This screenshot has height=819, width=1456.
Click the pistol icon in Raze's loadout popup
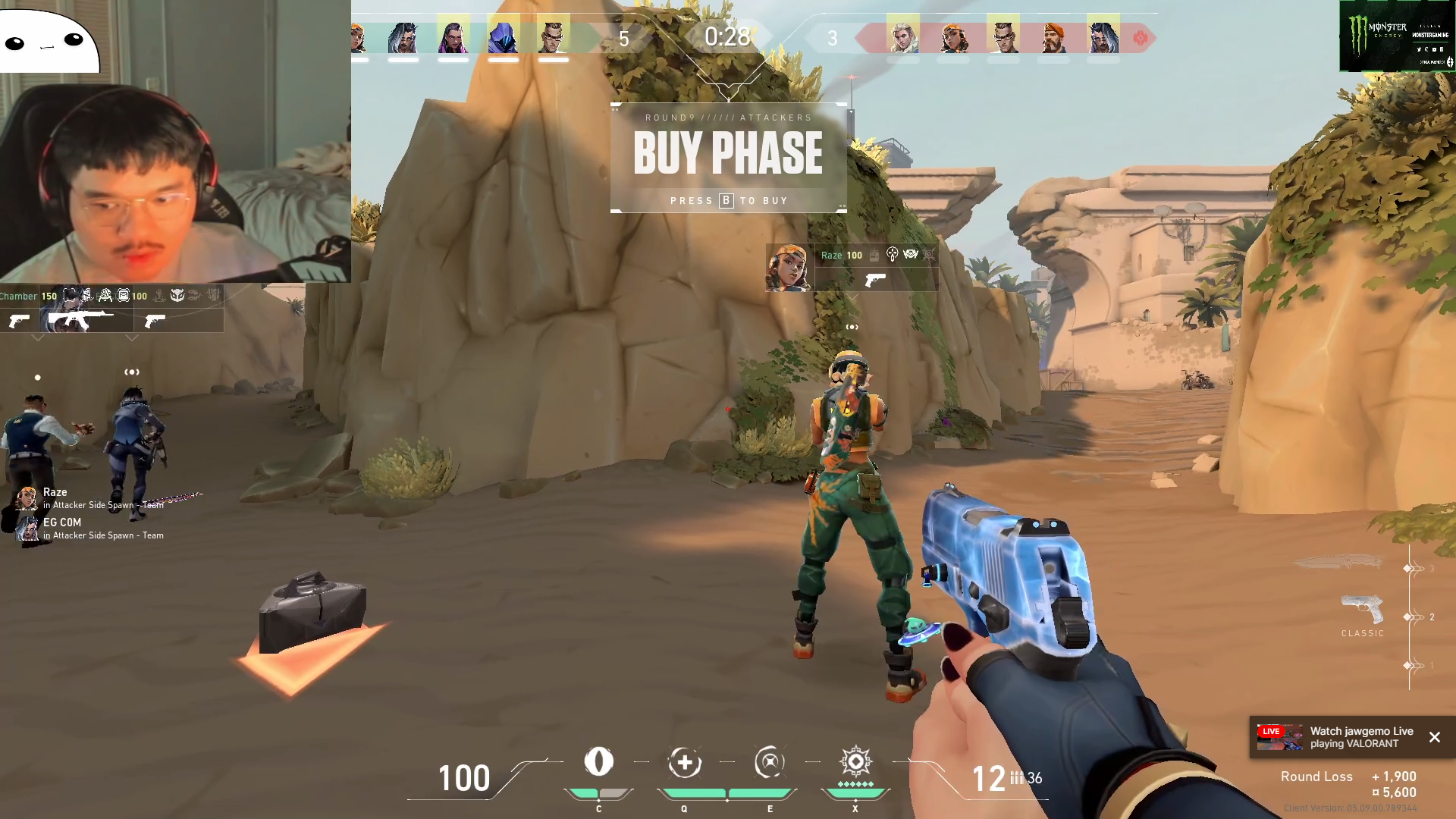click(x=876, y=281)
